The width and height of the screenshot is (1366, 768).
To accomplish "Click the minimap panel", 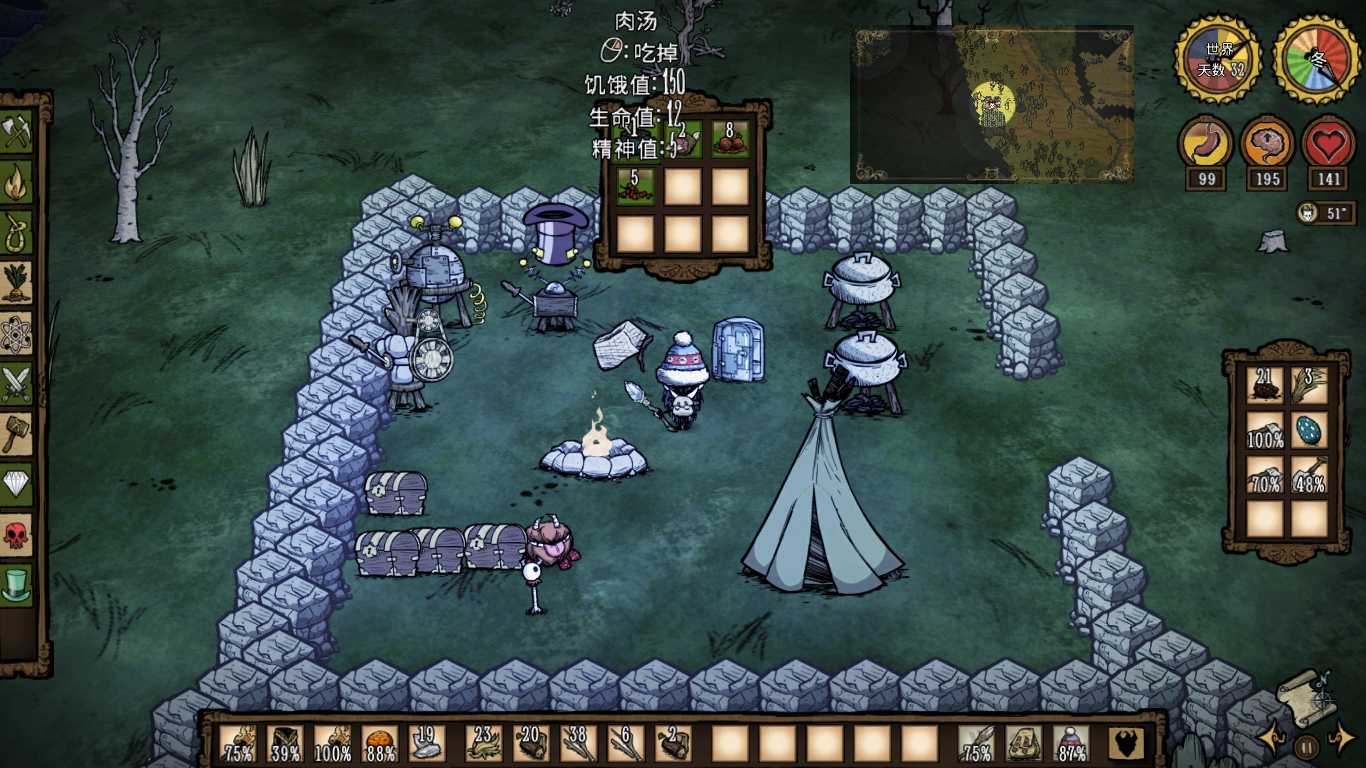I will [x=991, y=105].
